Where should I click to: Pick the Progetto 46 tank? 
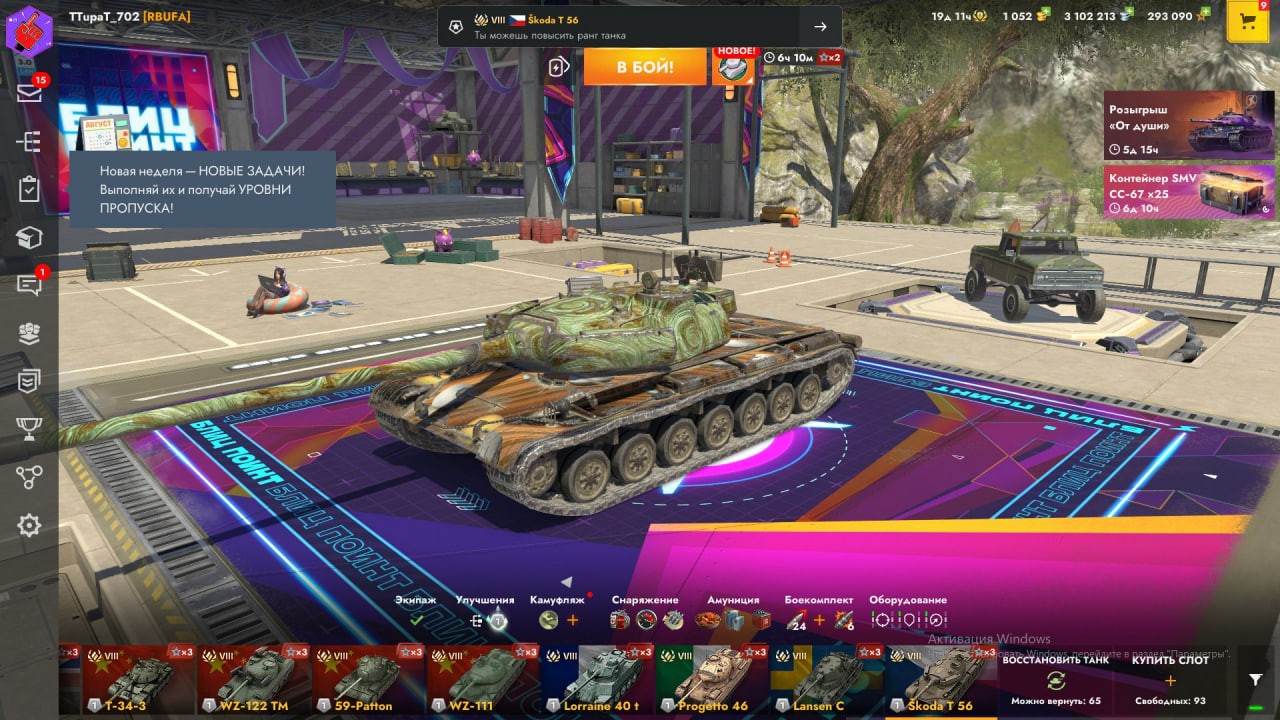pos(712,680)
